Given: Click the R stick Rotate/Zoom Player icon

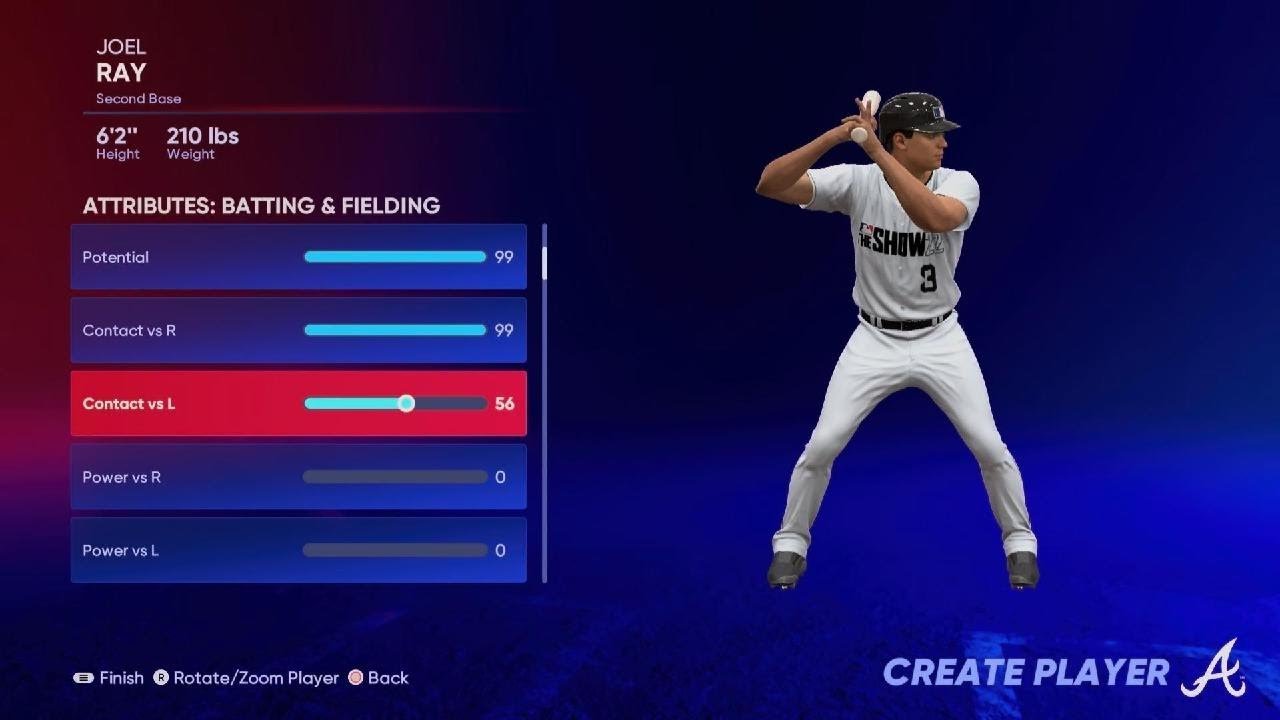Looking at the screenshot, I should 163,677.
